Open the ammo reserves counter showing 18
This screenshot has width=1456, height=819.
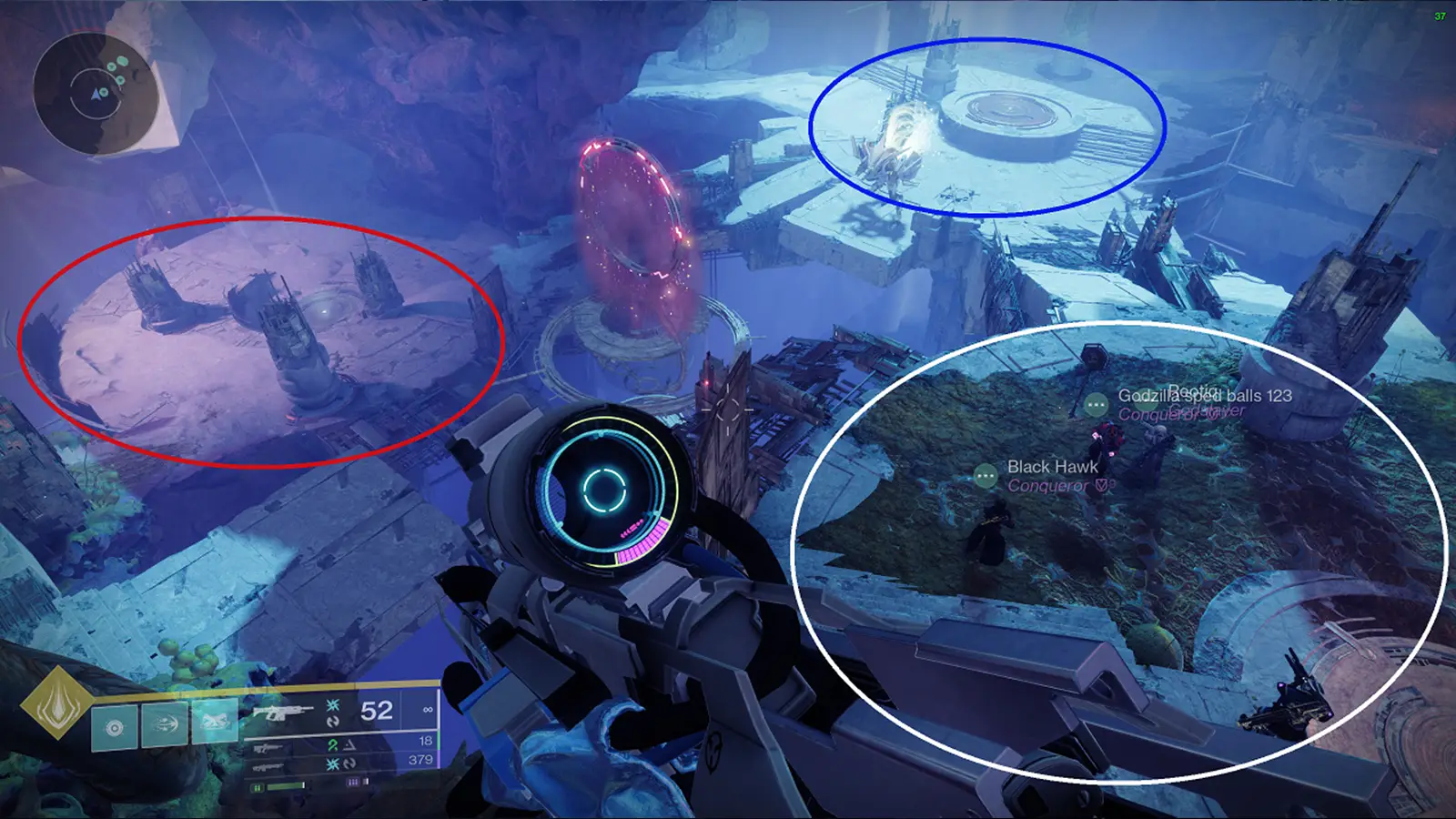click(x=425, y=742)
